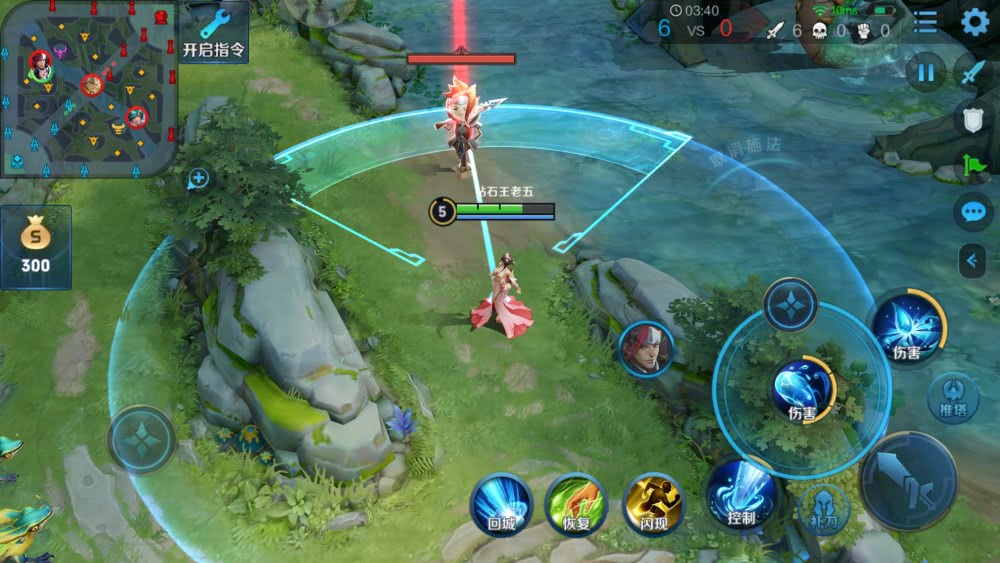Screen dimensions: 1000x563
Task: Target the red-haired enemy hero portrait
Action: 645,349
